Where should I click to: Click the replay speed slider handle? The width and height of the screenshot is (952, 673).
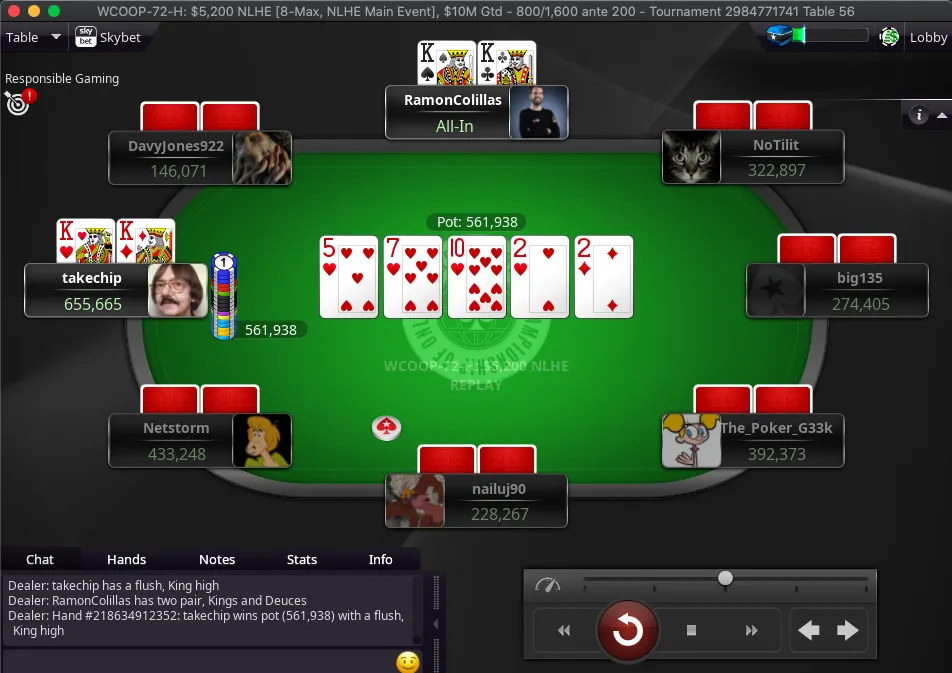(725, 578)
